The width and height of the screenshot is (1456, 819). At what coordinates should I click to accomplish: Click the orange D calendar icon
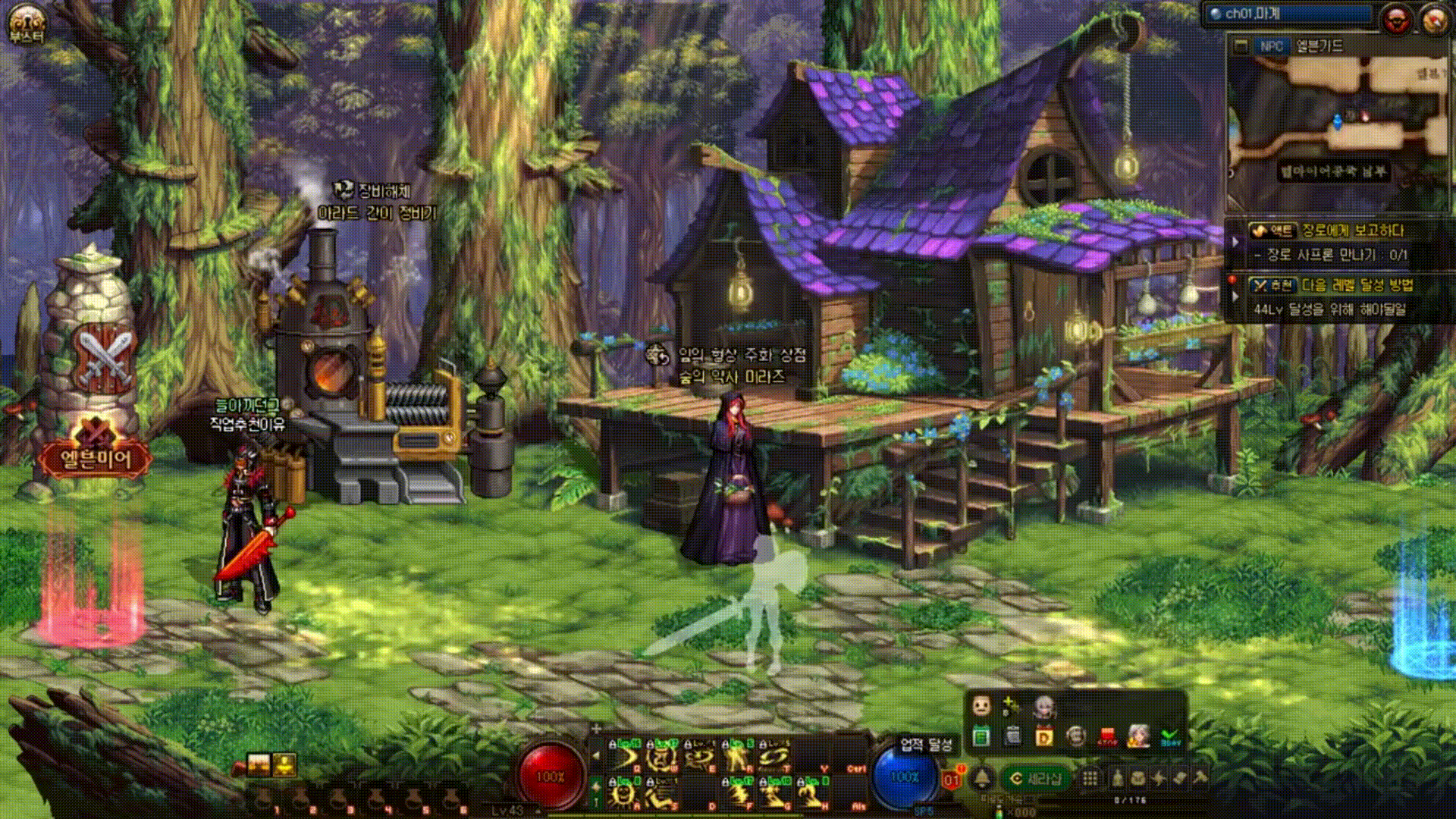pos(1044,736)
